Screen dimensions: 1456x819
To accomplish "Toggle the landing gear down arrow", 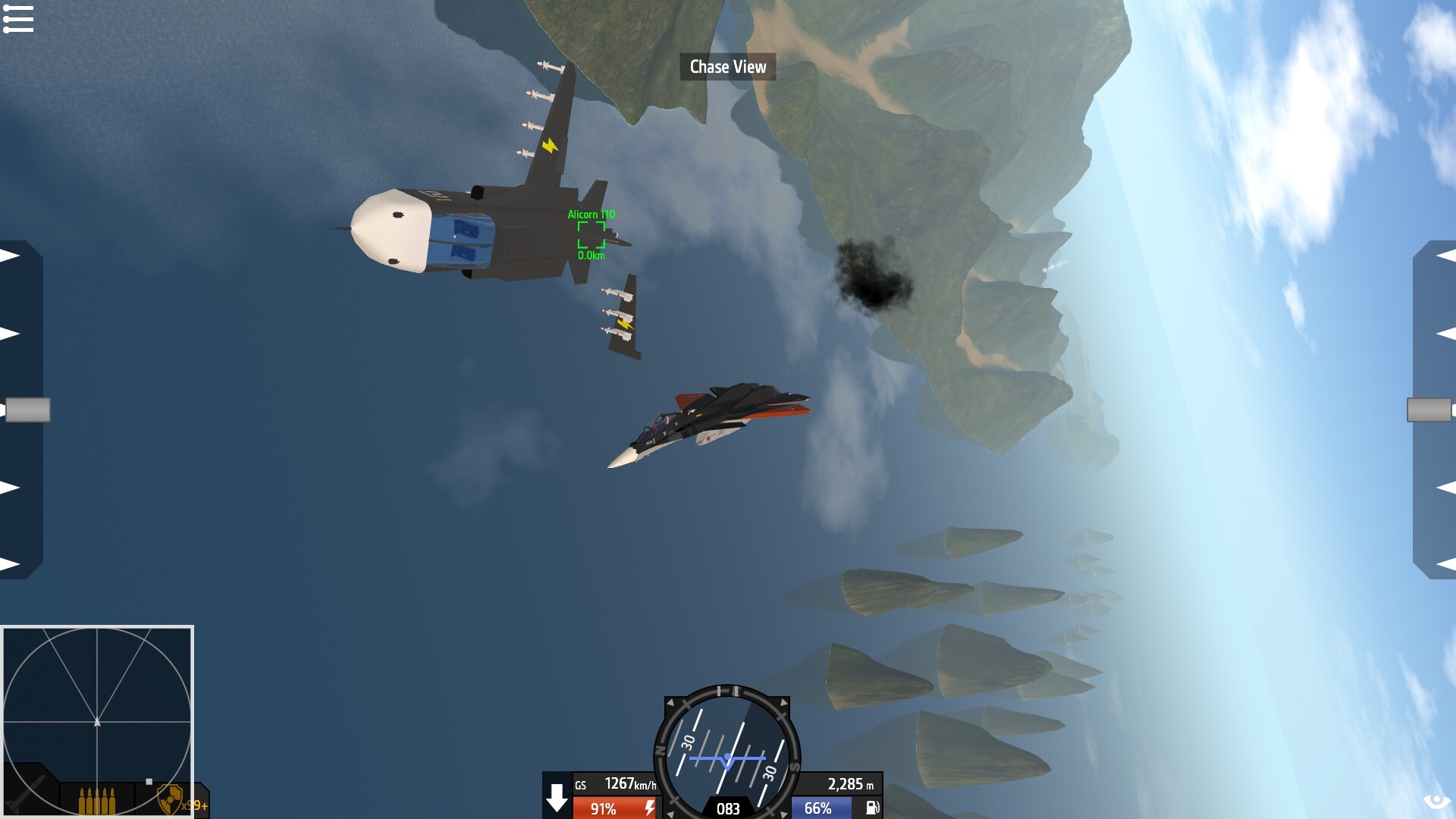I will click(x=557, y=797).
